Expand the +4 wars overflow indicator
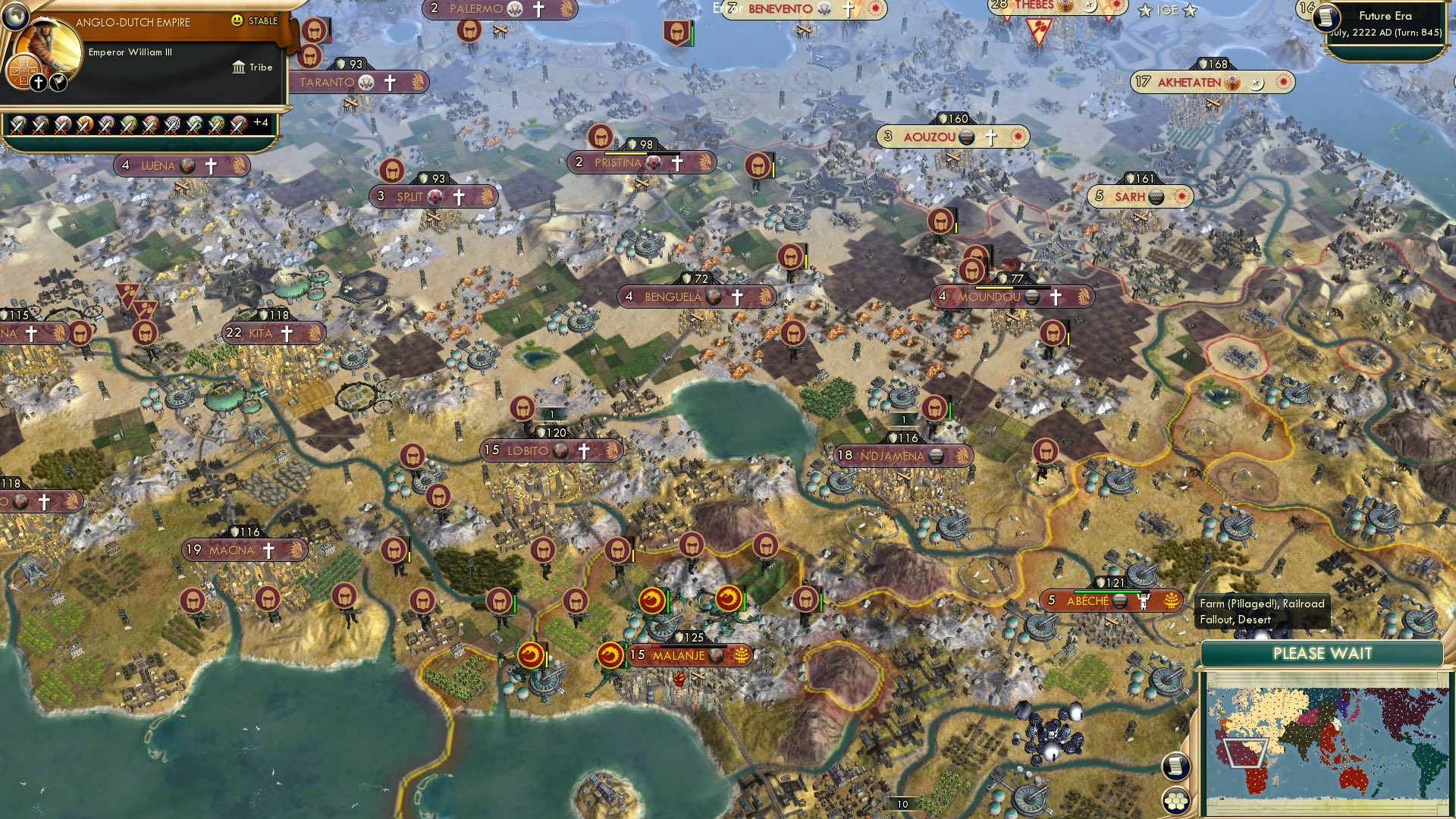Viewport: 1456px width, 819px height. point(262,121)
